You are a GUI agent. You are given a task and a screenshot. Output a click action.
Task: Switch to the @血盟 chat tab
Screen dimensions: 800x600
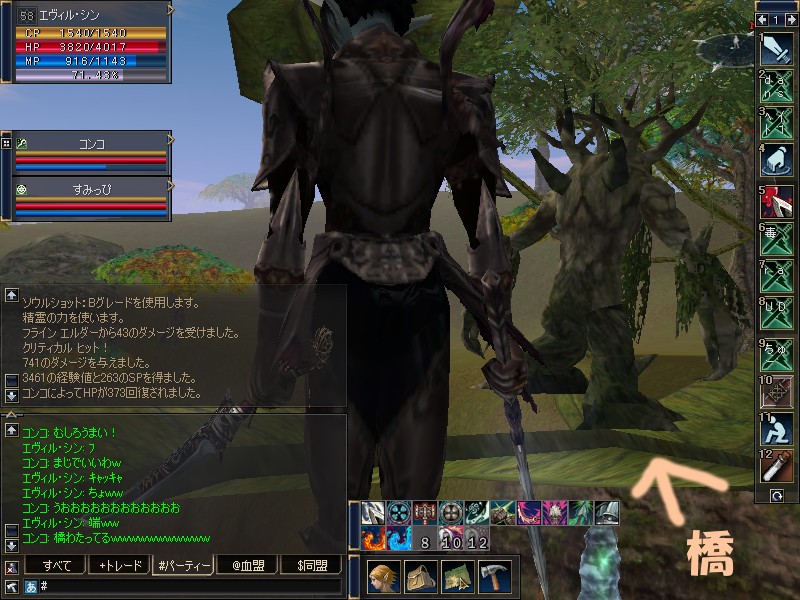coord(246,566)
